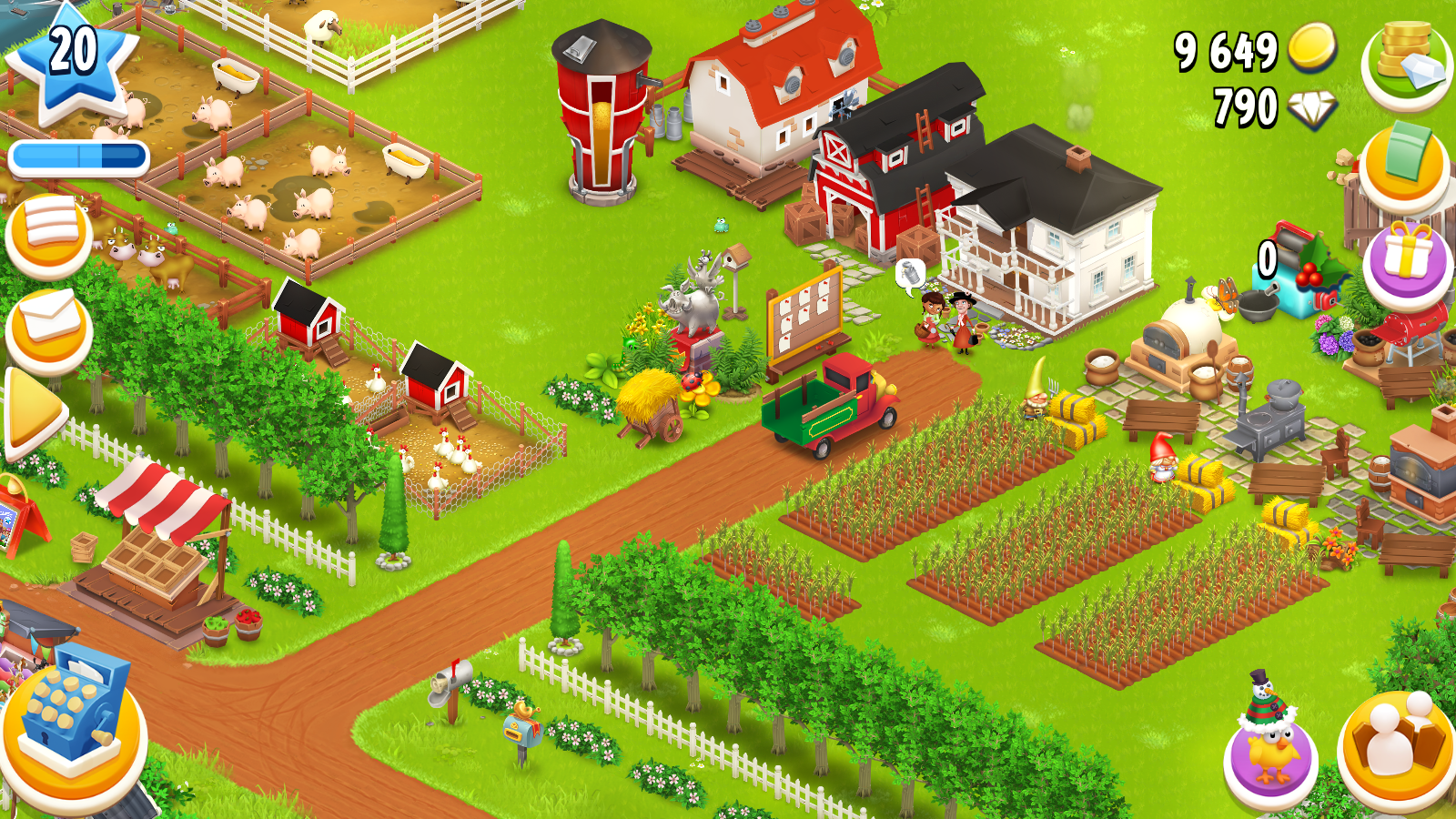1456x819 pixels.
Task: Open the snowman chick event button
Action: 1271,746
